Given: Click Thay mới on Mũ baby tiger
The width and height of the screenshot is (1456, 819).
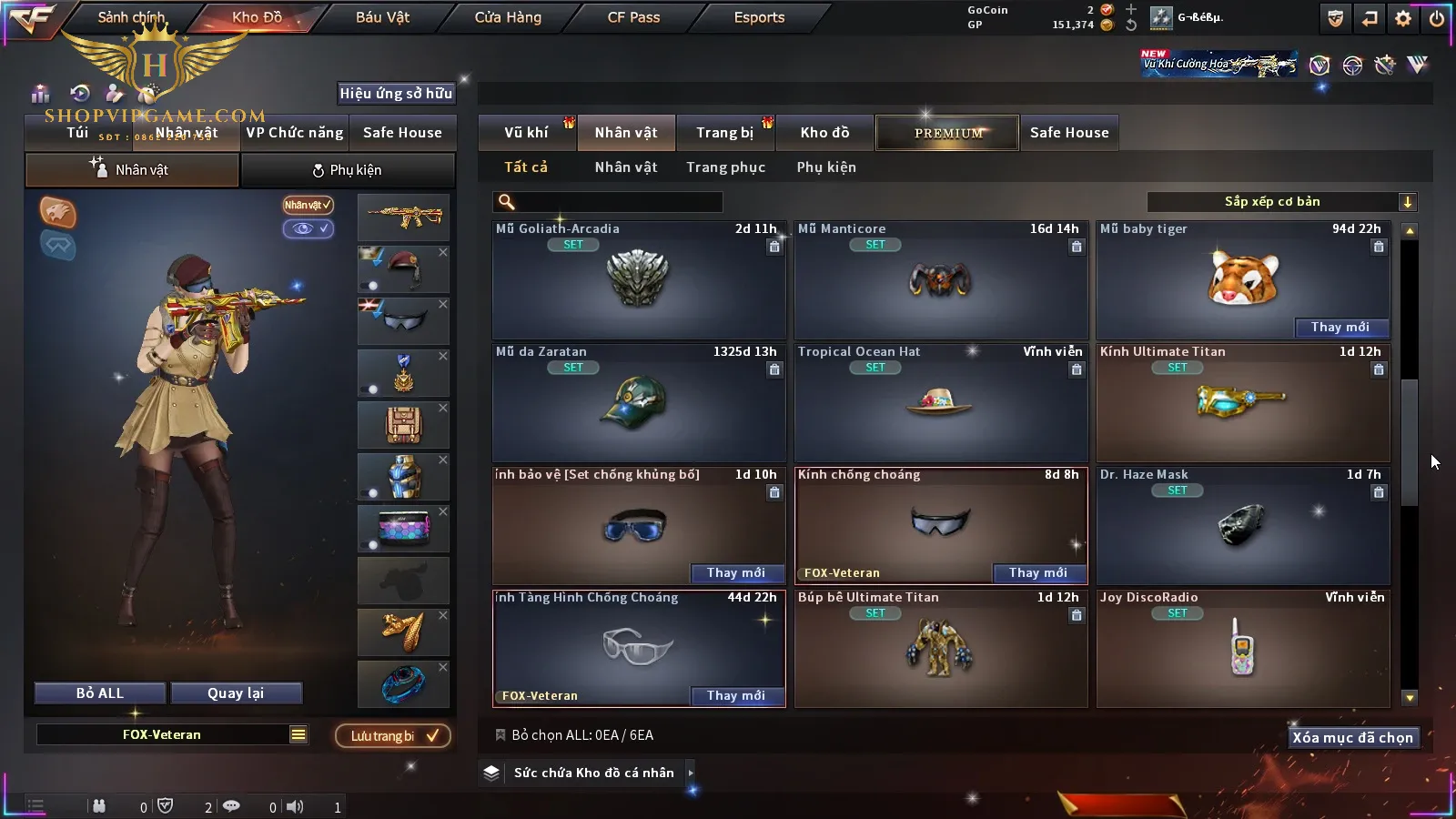Looking at the screenshot, I should (x=1340, y=328).
